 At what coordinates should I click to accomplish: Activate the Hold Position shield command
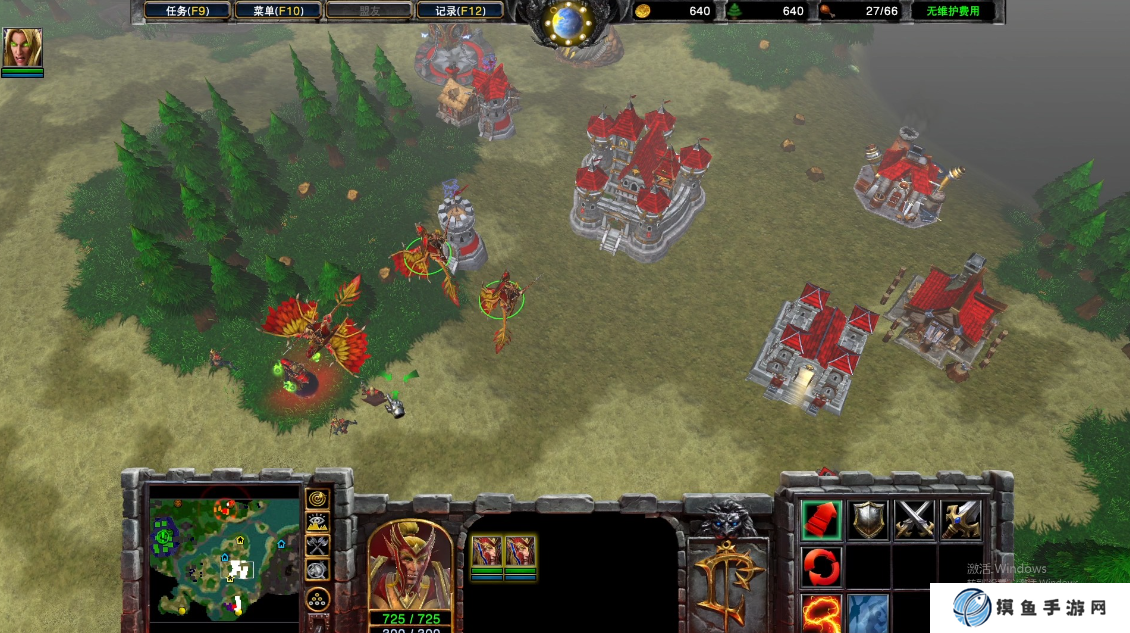(x=867, y=519)
